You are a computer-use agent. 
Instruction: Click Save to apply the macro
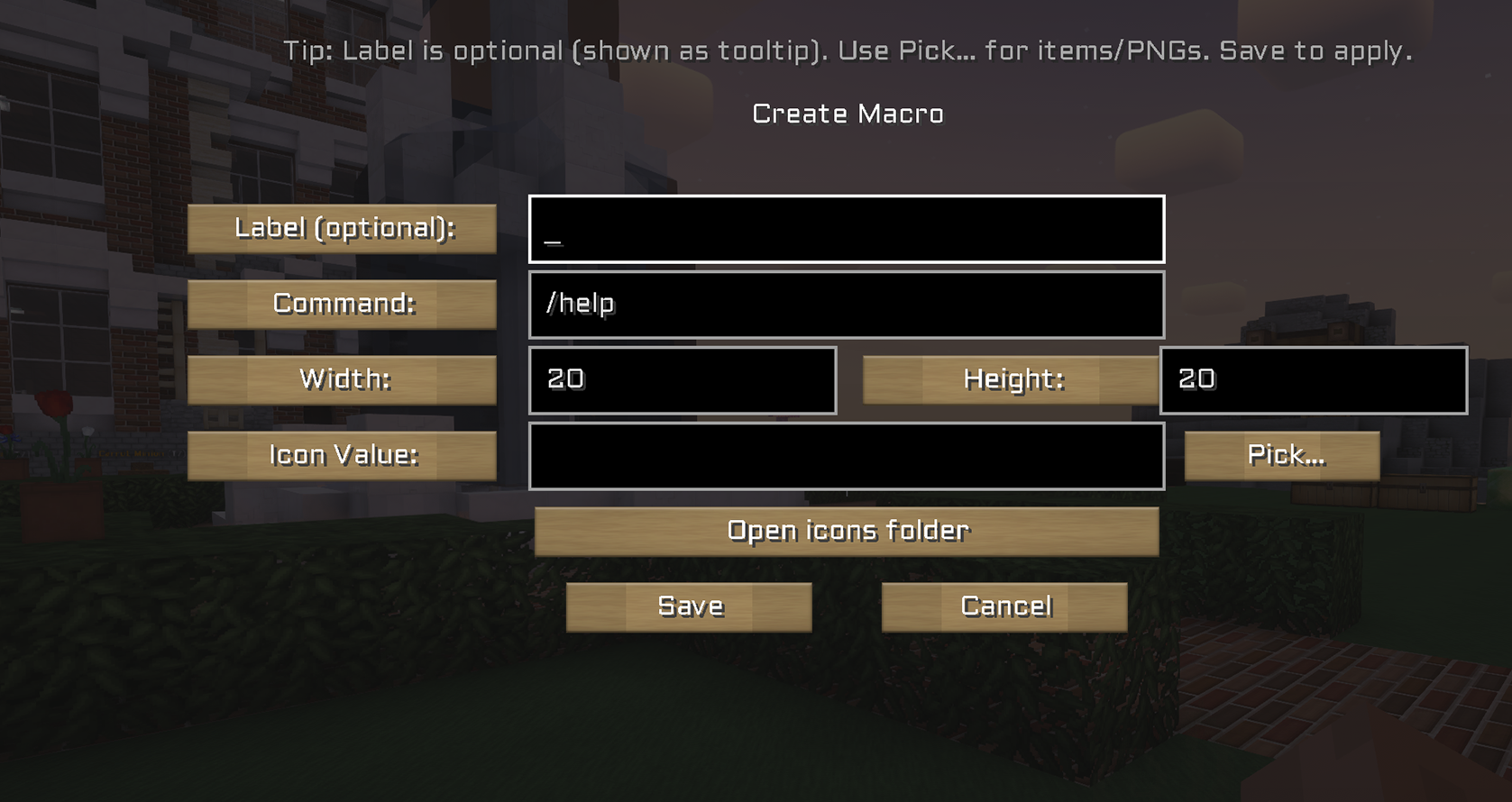(689, 606)
